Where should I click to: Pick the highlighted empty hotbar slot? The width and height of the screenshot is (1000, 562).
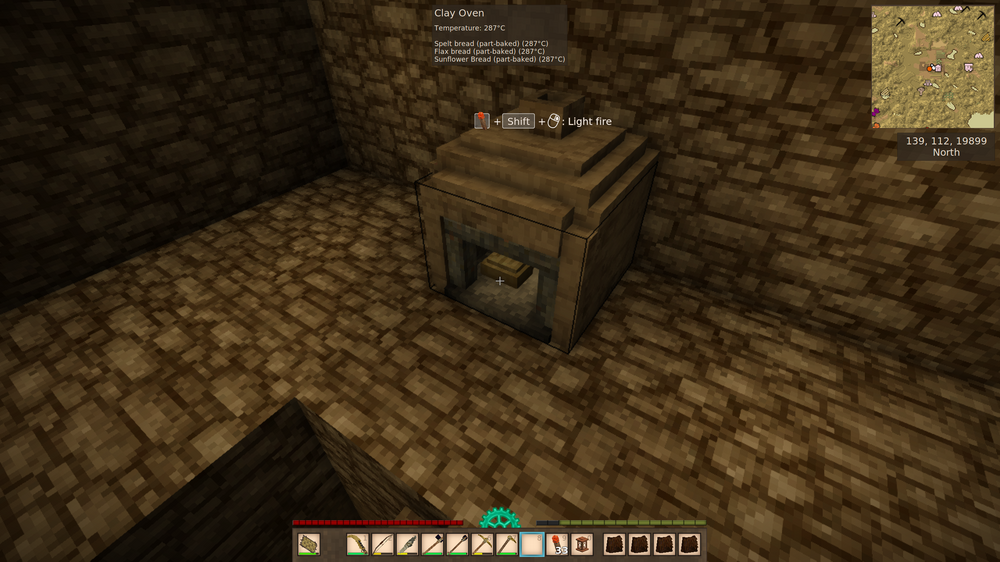pyautogui.click(x=532, y=545)
